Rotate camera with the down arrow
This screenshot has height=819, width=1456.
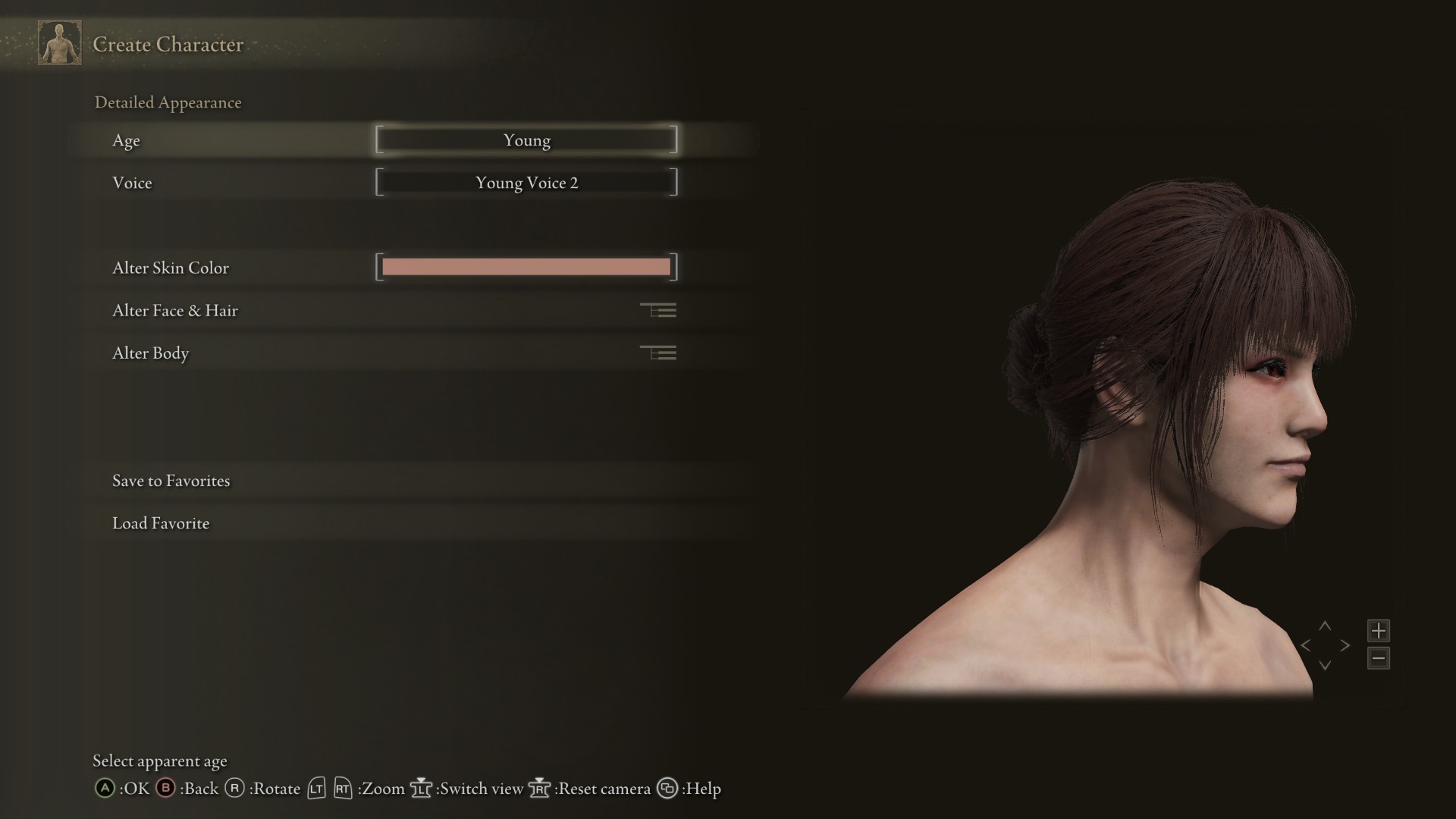click(1325, 665)
